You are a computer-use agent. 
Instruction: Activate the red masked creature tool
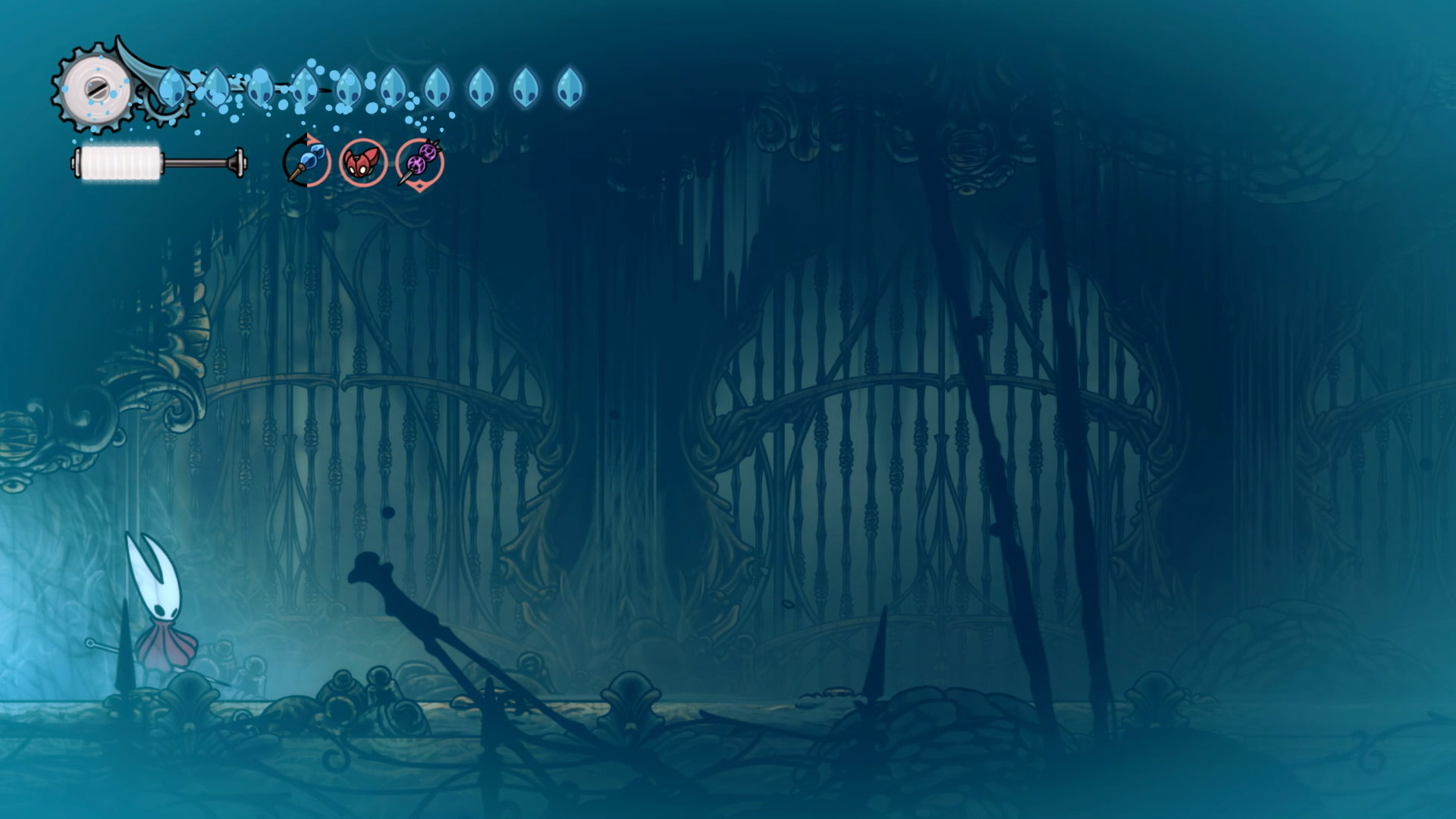[x=362, y=162]
